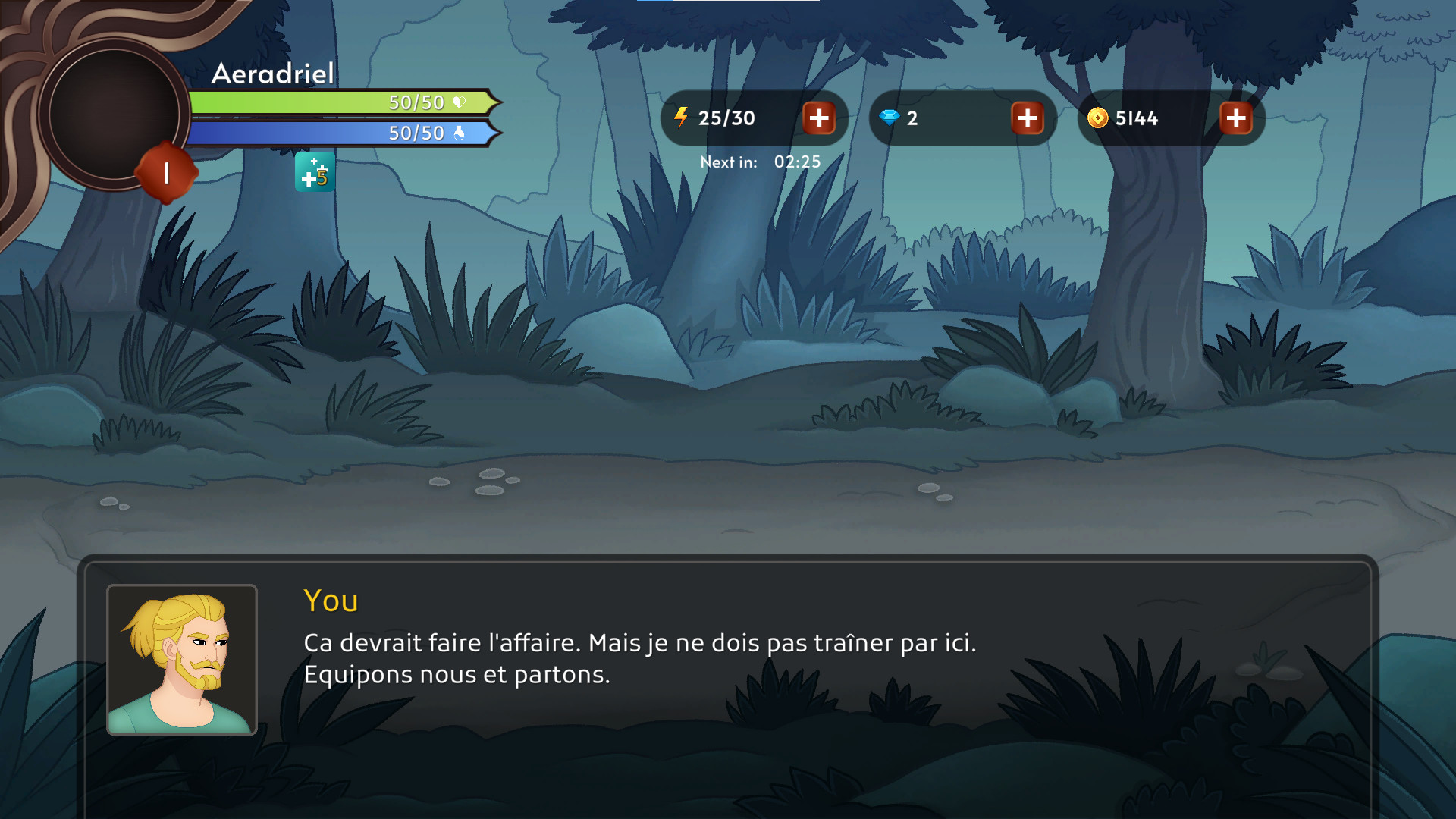Click the yellow "You" speaker name

pos(331,601)
